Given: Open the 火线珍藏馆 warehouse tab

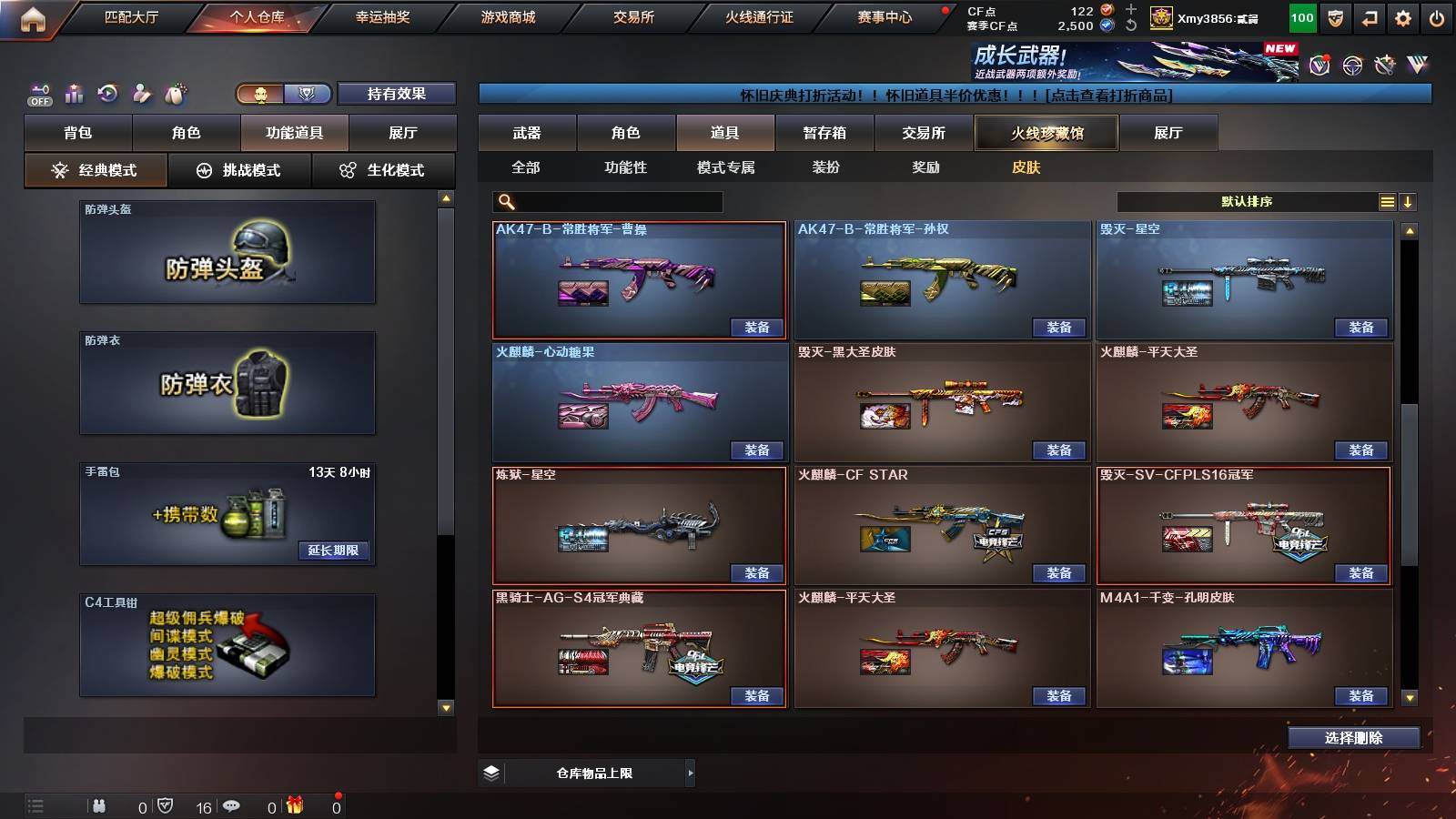Looking at the screenshot, I should pos(1046,133).
